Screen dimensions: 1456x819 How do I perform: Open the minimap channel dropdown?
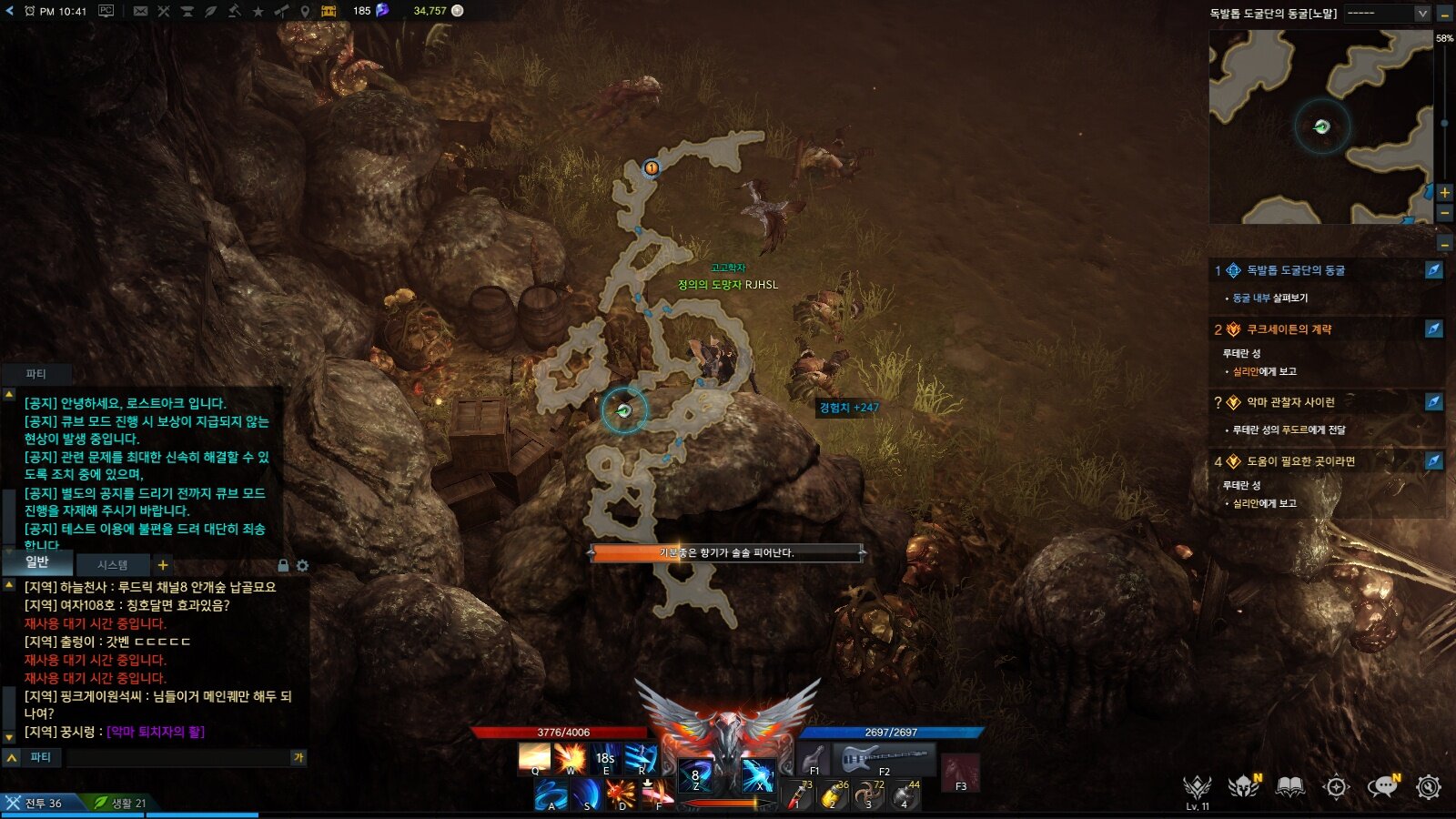click(x=1422, y=14)
